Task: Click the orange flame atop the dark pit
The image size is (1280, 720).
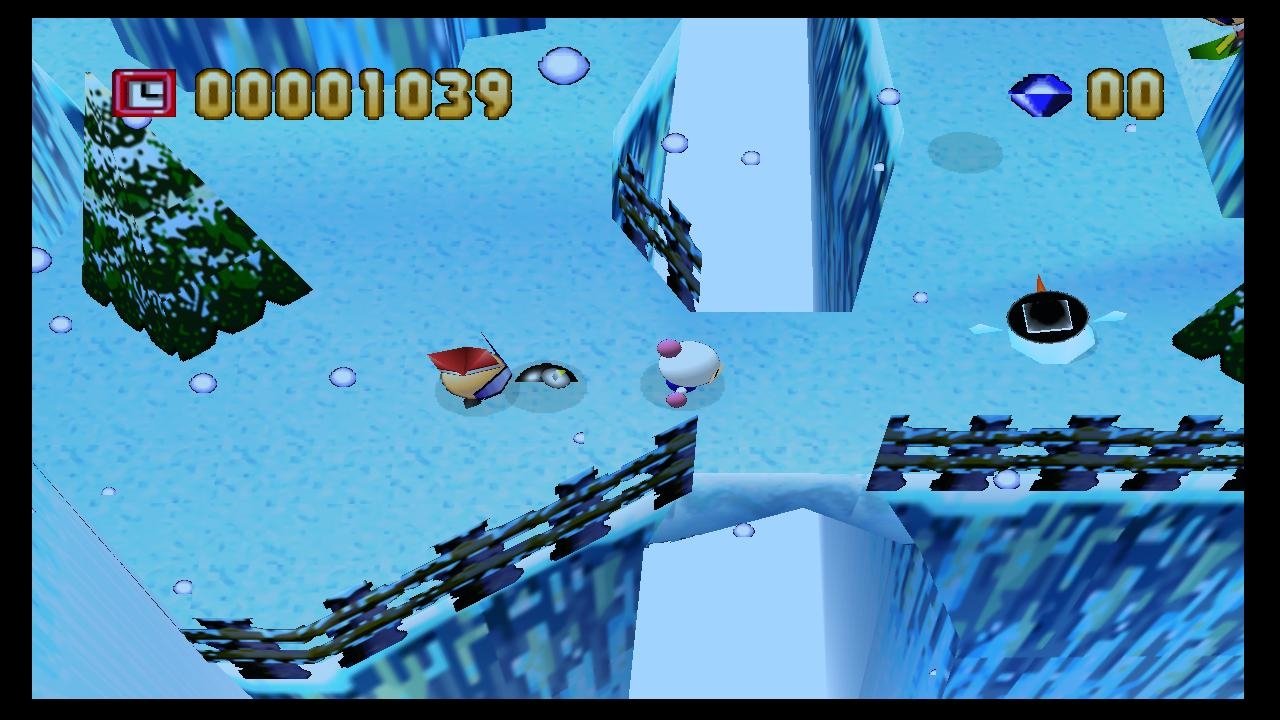Action: [1039, 284]
